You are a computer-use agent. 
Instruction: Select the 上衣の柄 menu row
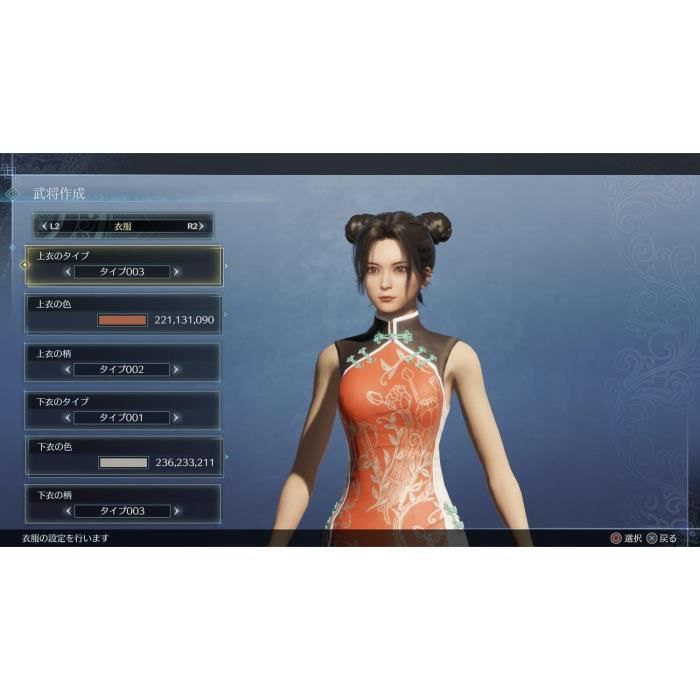(x=122, y=362)
